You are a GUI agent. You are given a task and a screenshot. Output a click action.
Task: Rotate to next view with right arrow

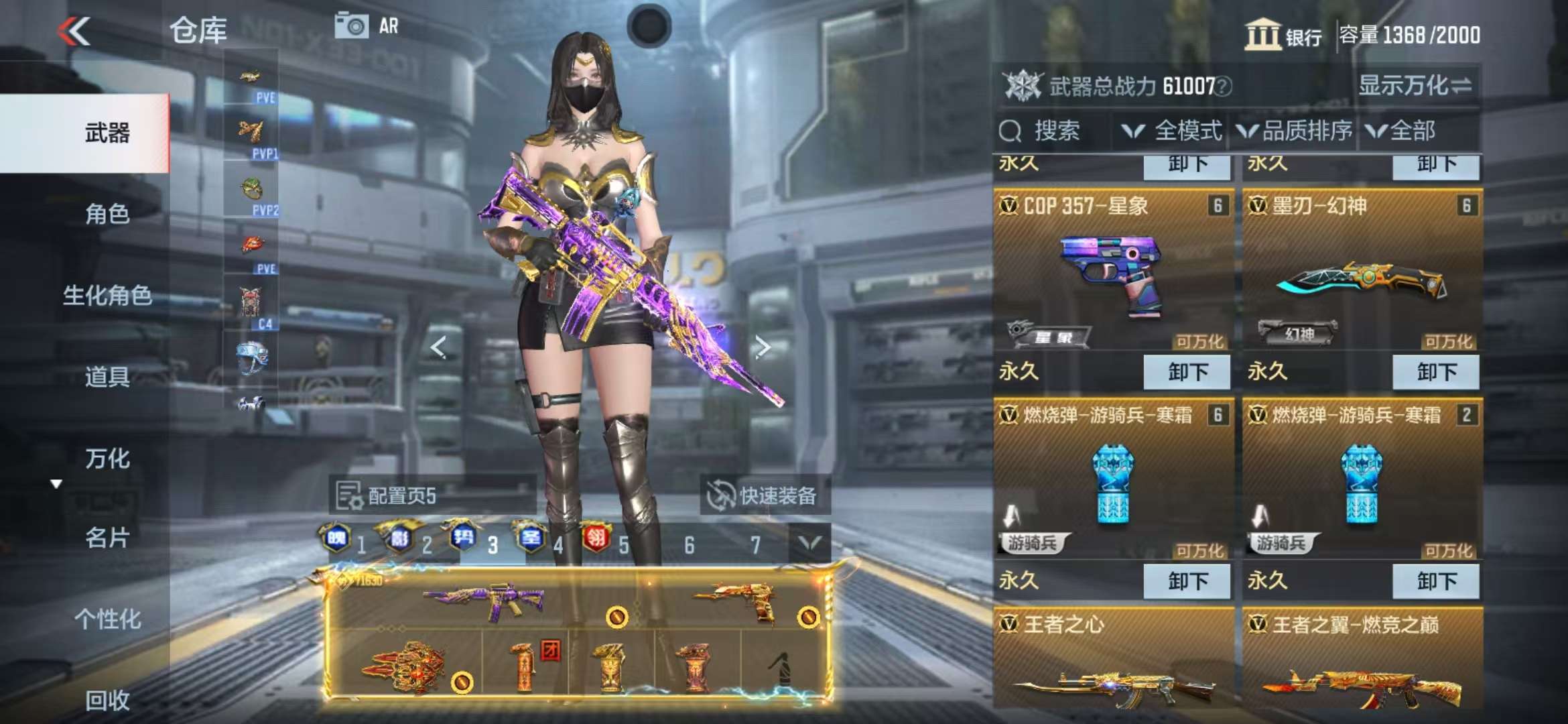[x=762, y=347]
